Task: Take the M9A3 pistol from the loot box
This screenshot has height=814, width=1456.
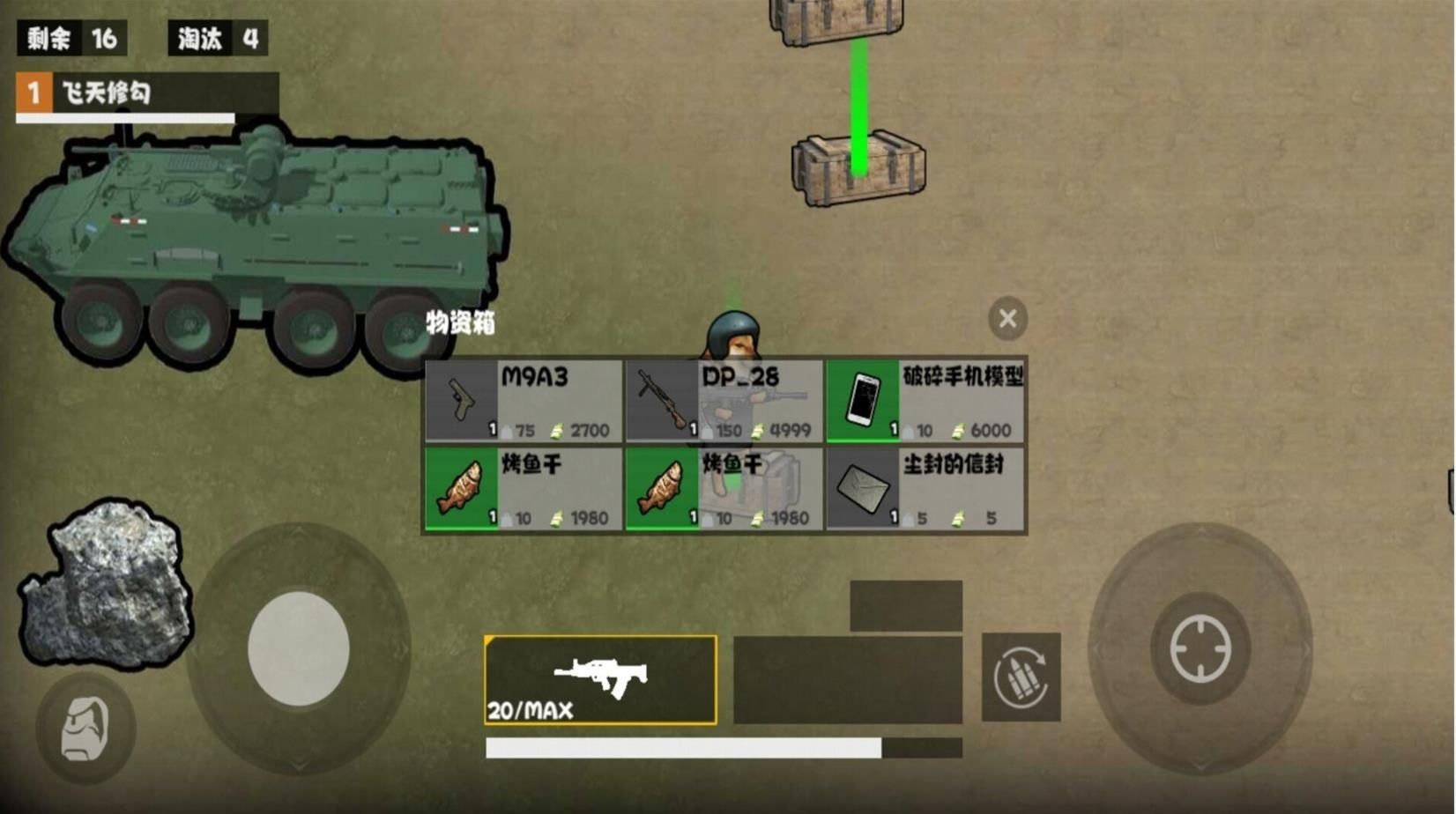Action: tap(524, 401)
